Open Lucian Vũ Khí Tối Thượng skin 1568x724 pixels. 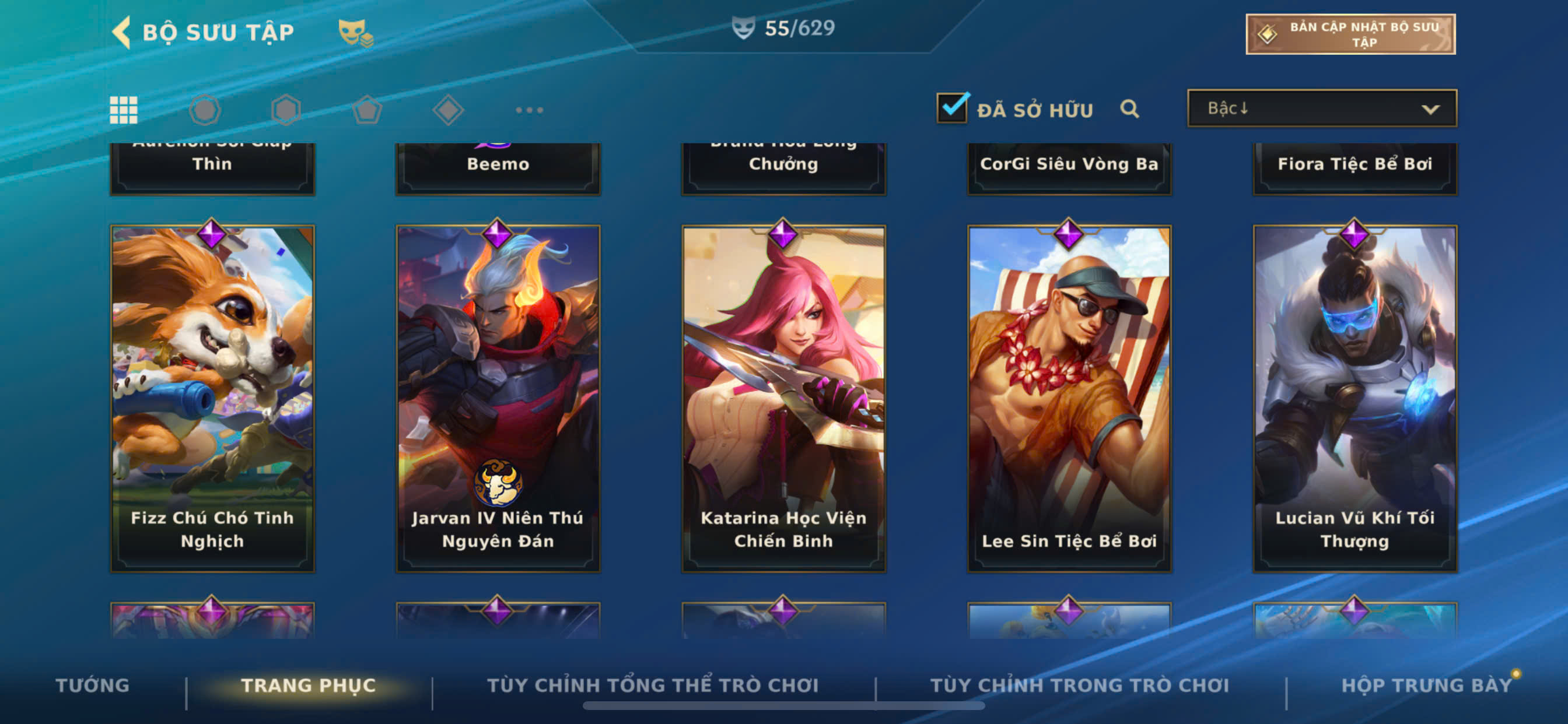click(1354, 399)
